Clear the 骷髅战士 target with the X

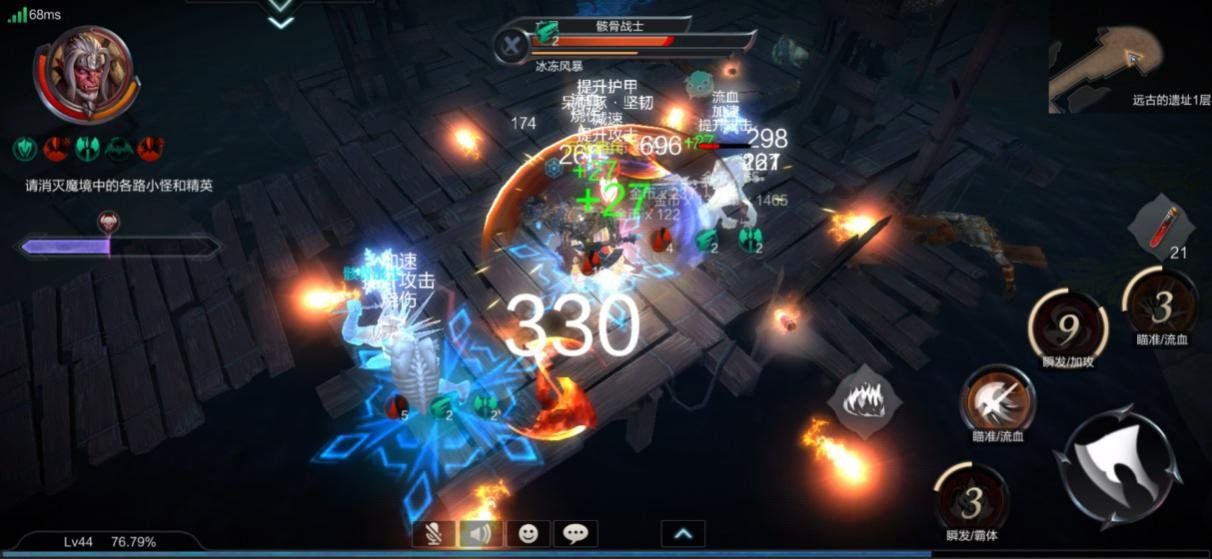click(x=512, y=44)
